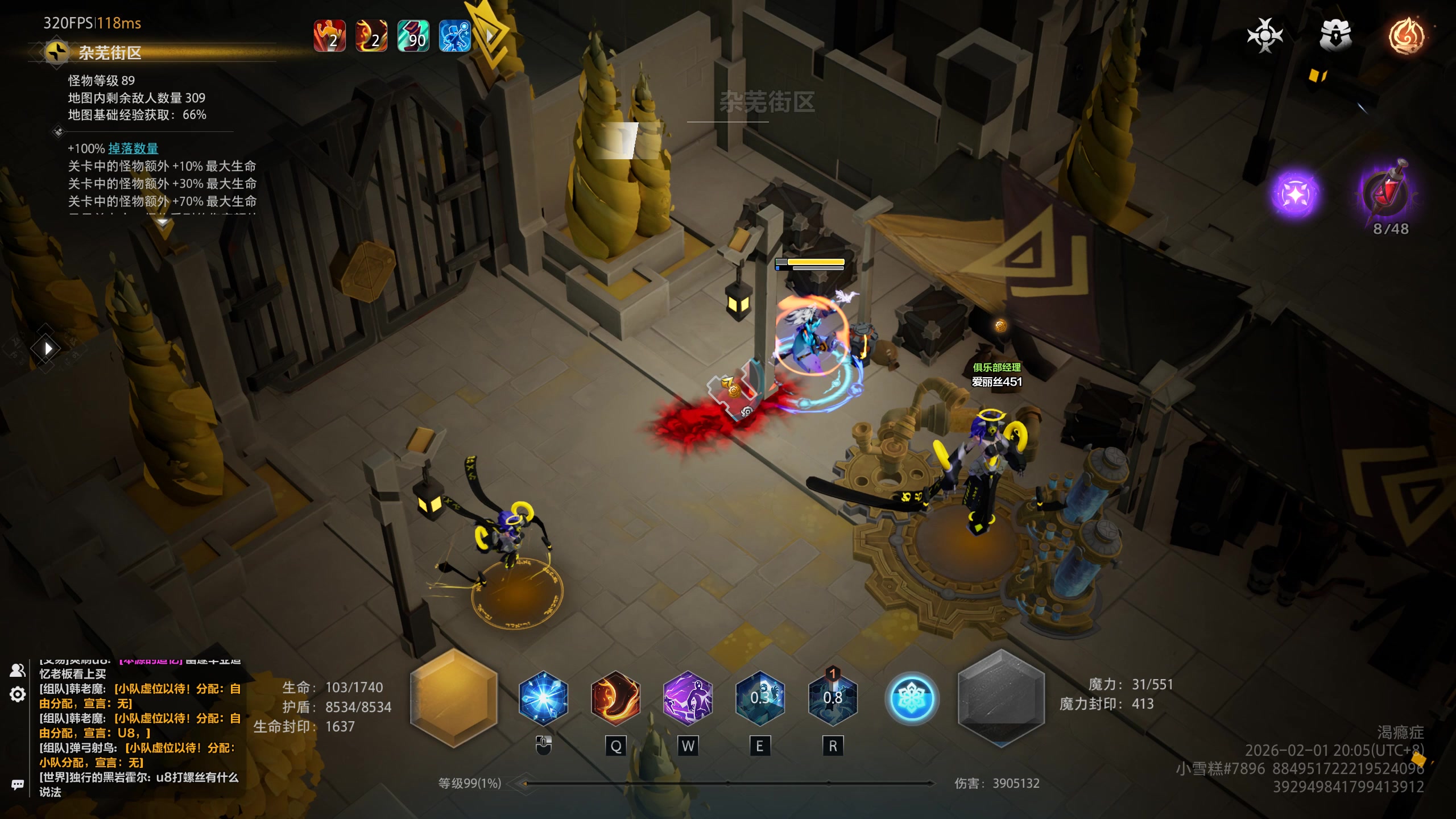Activate the purple star orb
Image resolution: width=1456 pixels, height=819 pixels.
pyautogui.click(x=1295, y=195)
